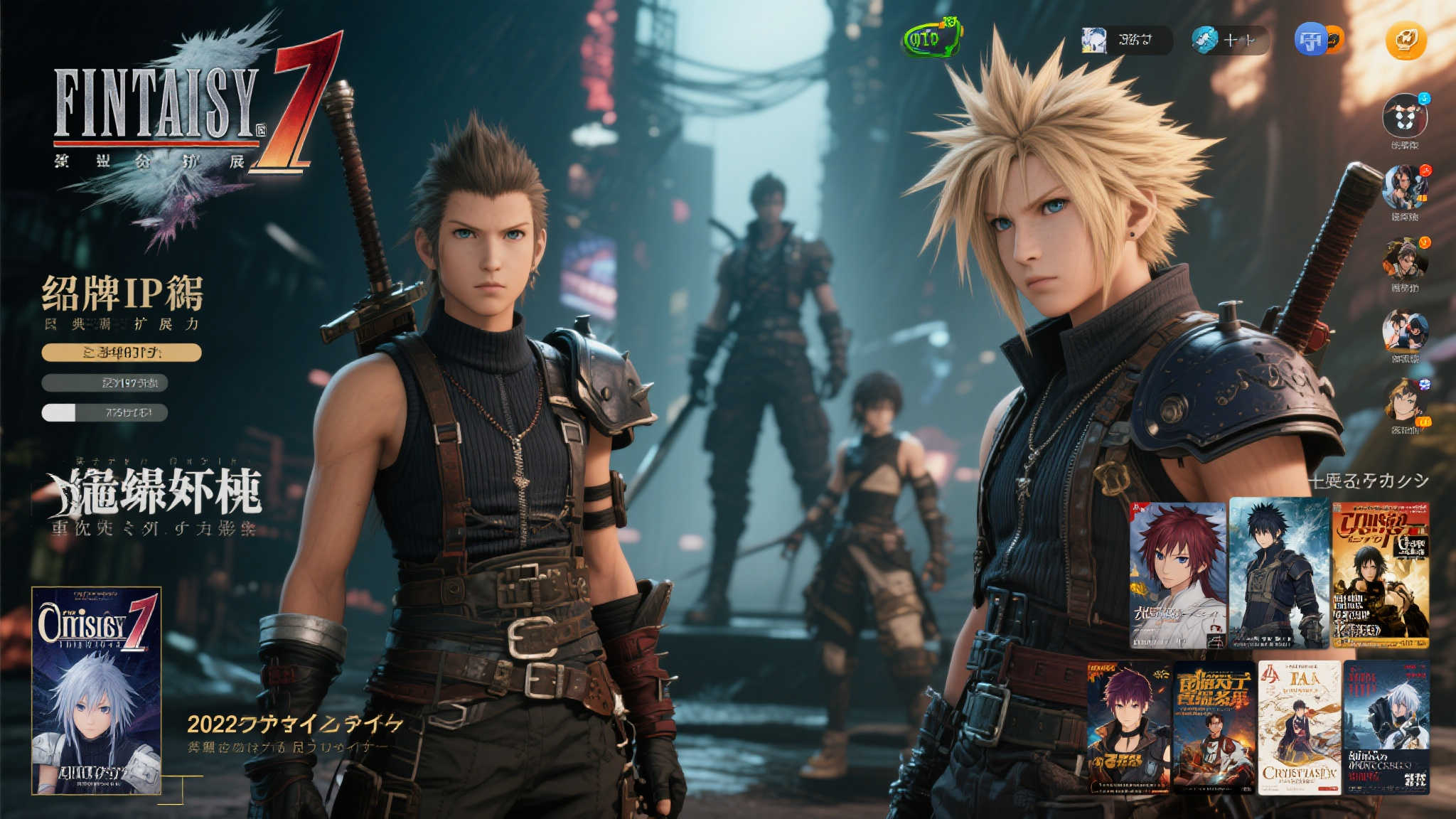Viewport: 1456px width, 819px height.
Task: Open the silver-haired character cover art
Action: [97, 690]
